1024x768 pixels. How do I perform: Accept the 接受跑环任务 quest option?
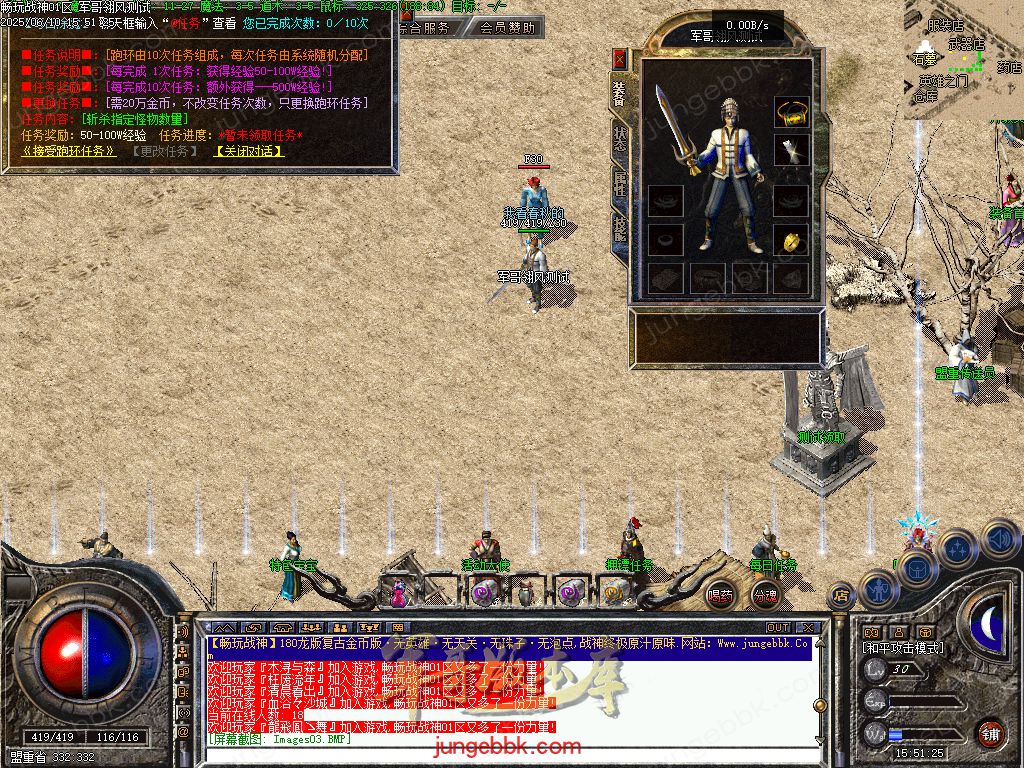(x=68, y=151)
